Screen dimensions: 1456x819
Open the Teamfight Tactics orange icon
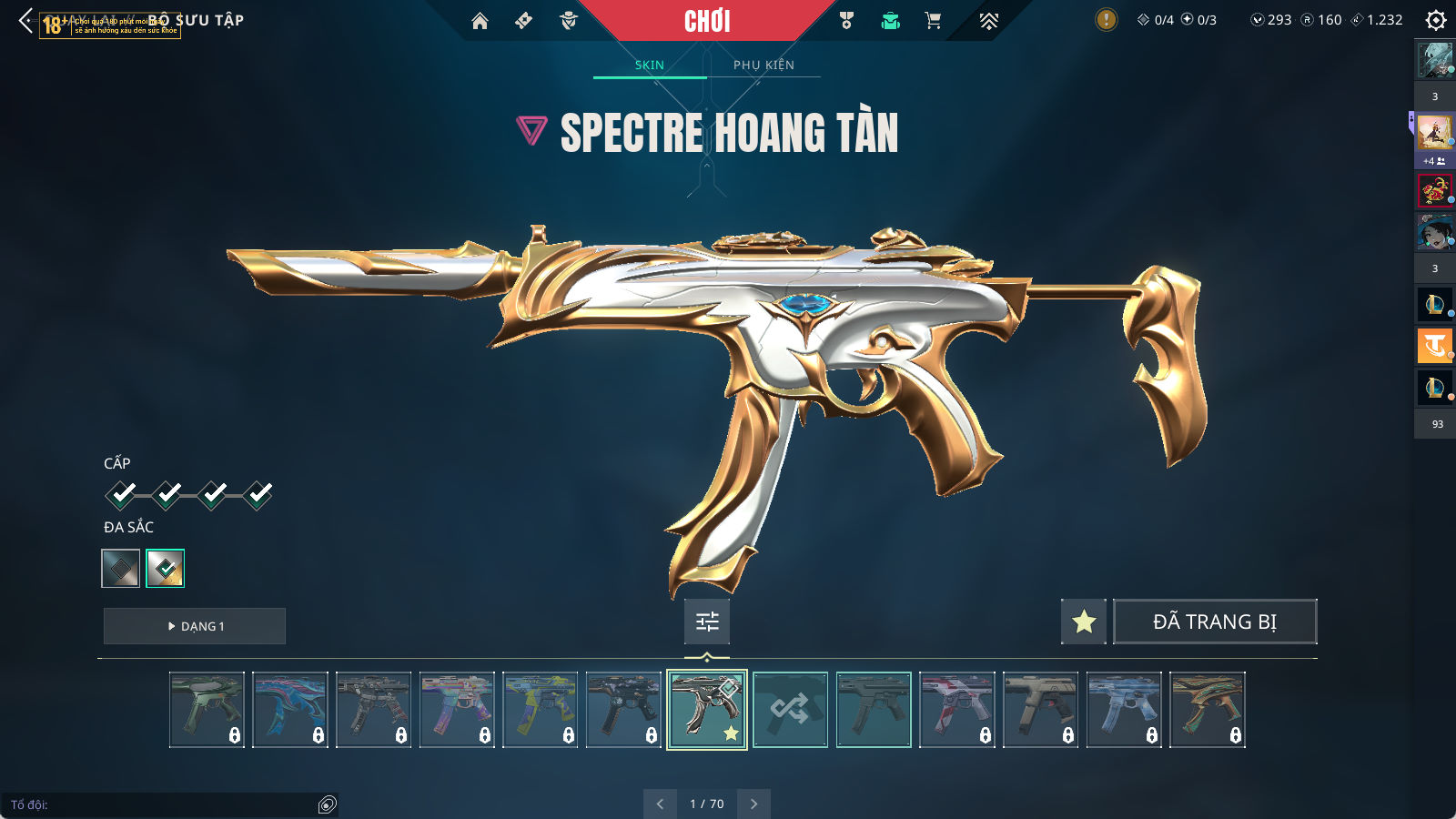(x=1435, y=346)
